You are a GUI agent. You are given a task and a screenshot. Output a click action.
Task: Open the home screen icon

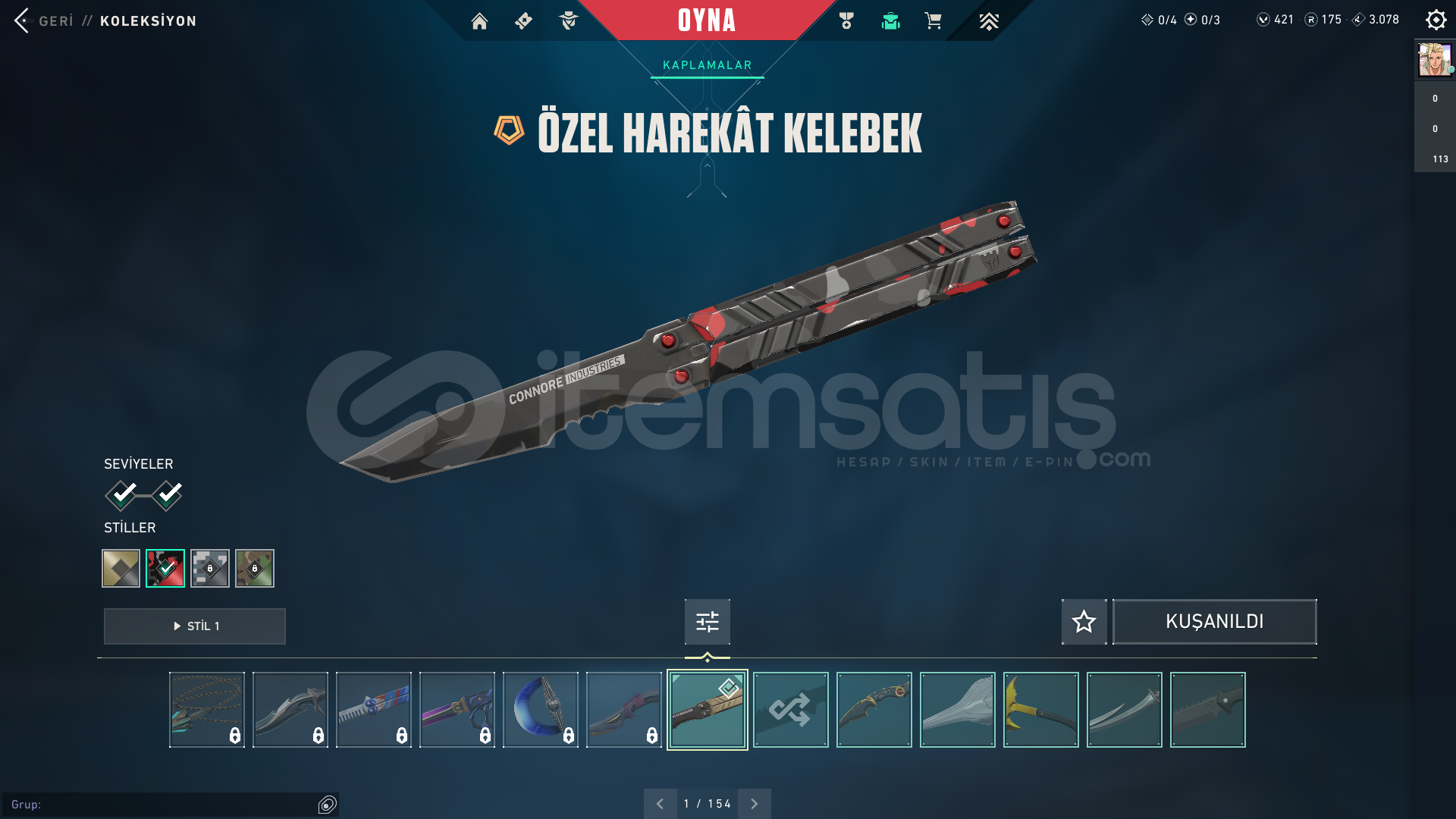[x=479, y=21]
